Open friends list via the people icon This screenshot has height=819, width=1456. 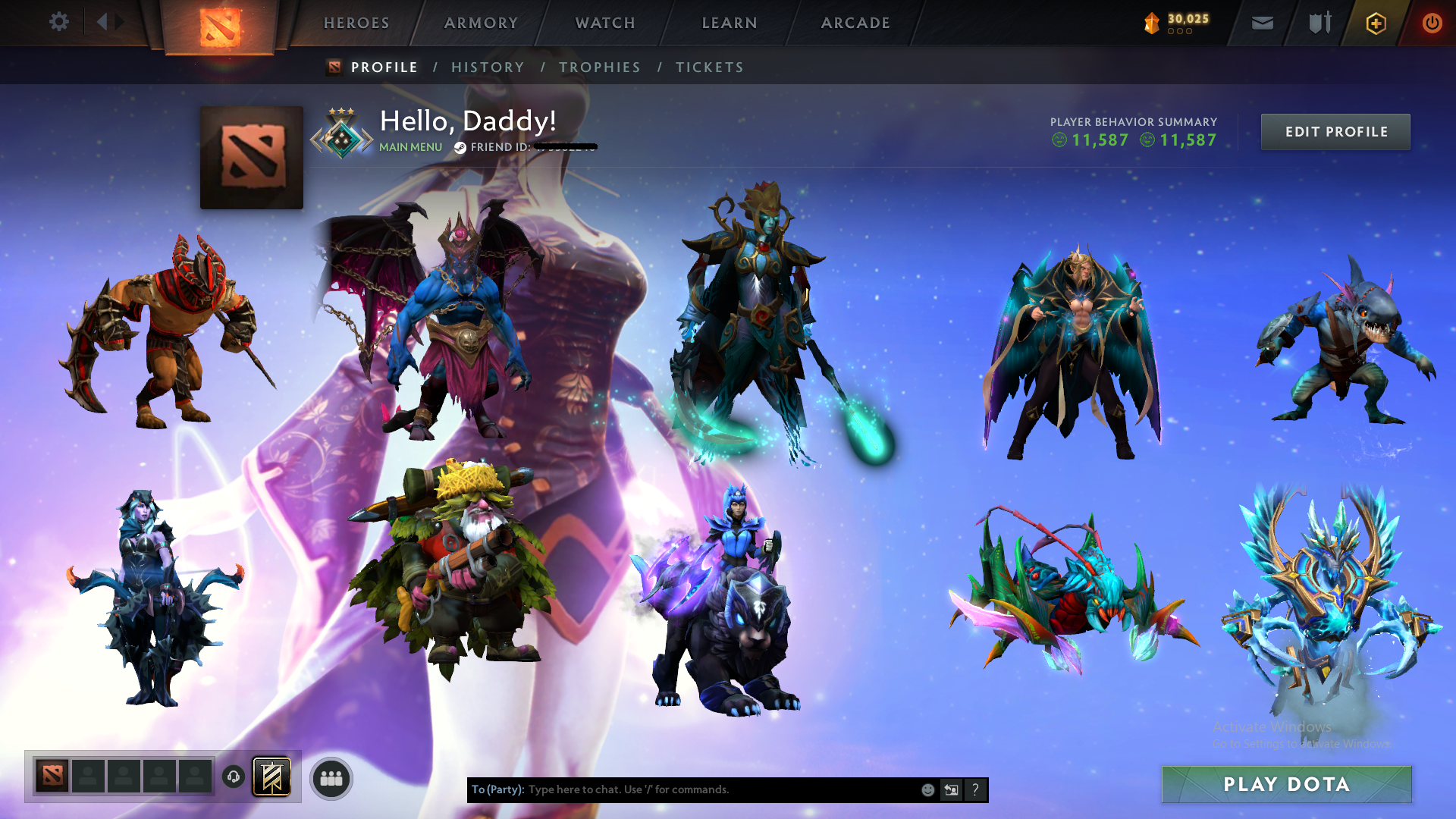pyautogui.click(x=331, y=777)
